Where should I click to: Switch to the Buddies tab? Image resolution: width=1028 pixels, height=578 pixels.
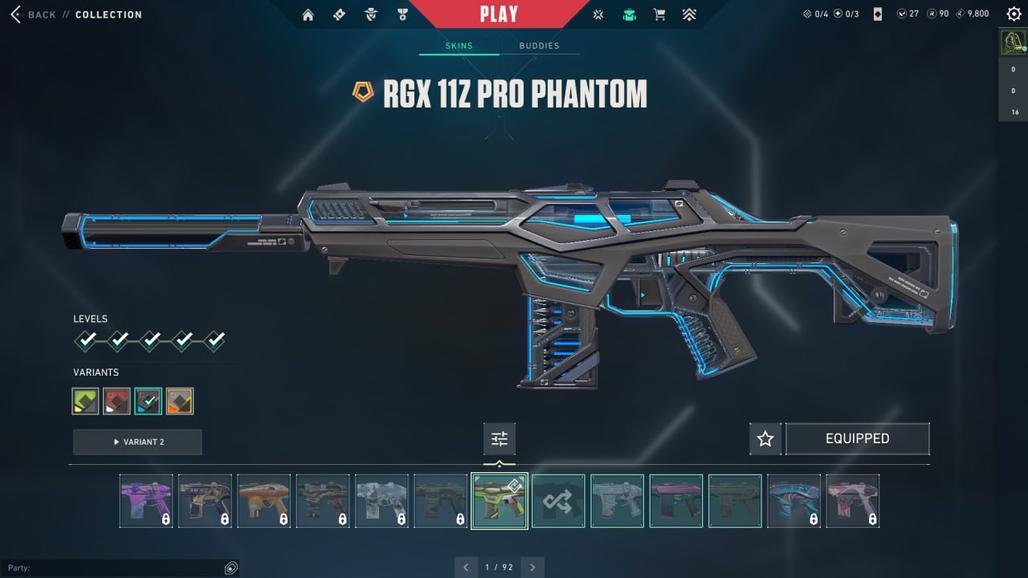[539, 46]
